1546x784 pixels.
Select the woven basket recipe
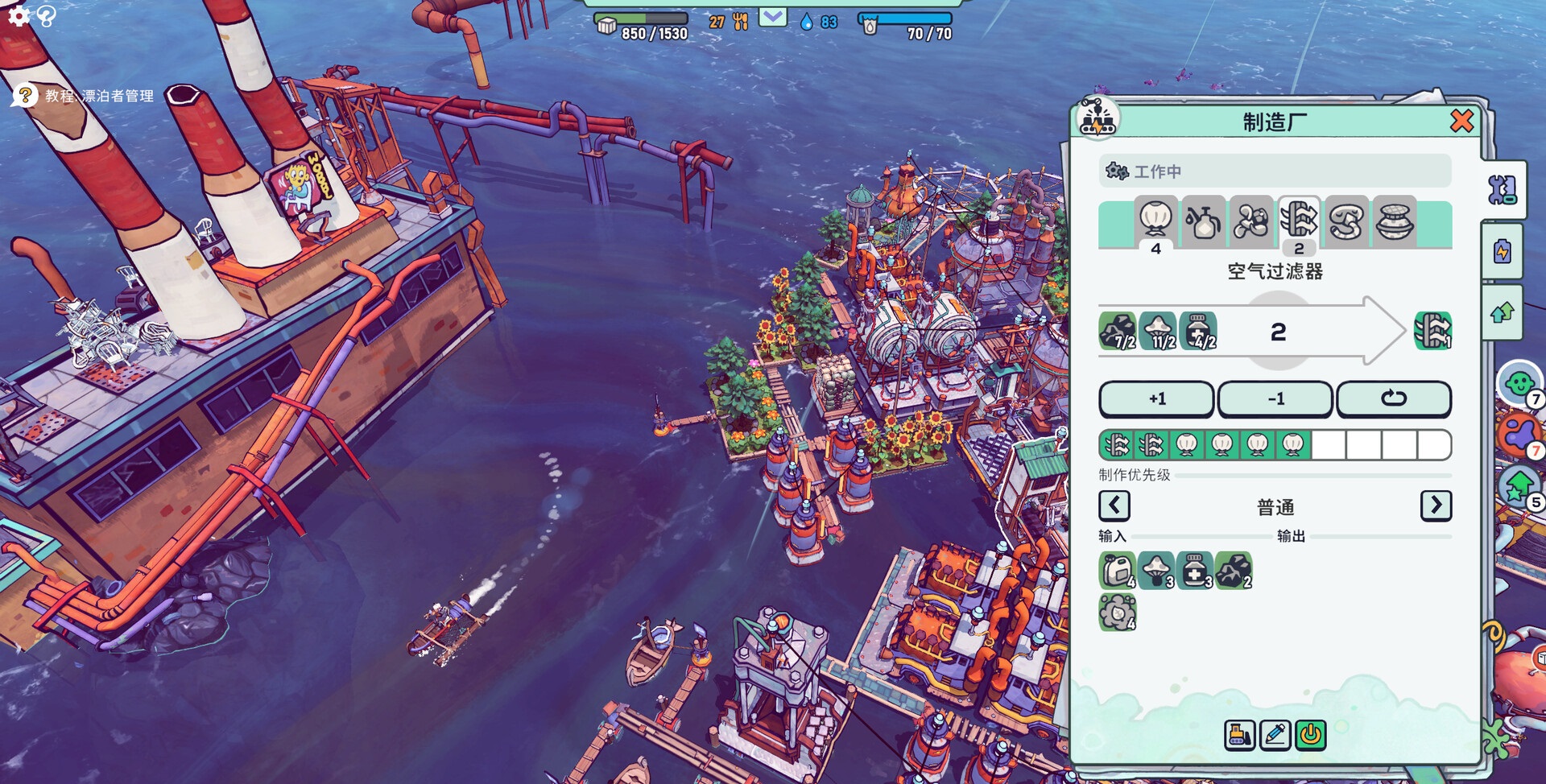tap(1394, 220)
